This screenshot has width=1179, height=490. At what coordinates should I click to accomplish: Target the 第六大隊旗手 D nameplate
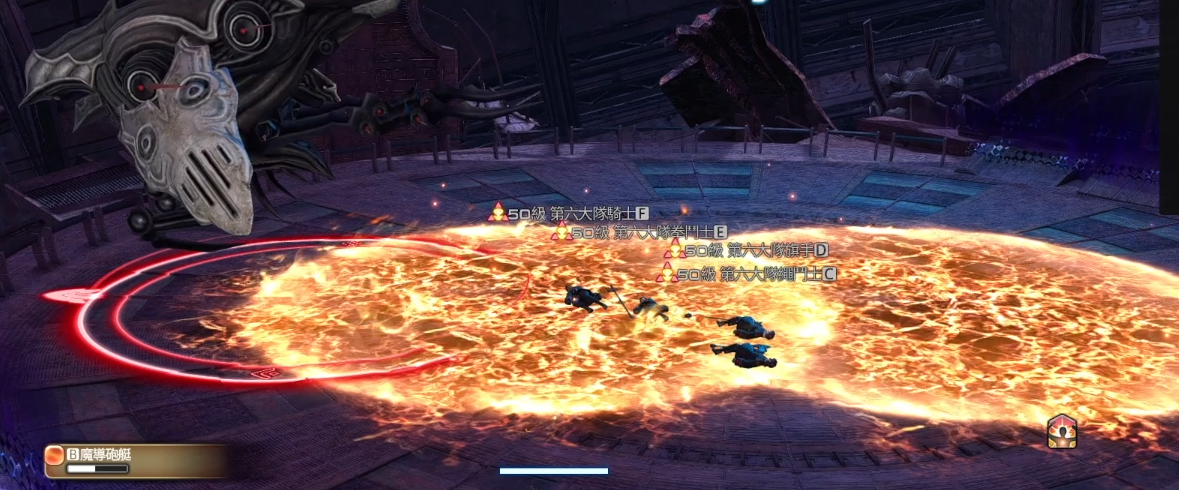point(746,249)
